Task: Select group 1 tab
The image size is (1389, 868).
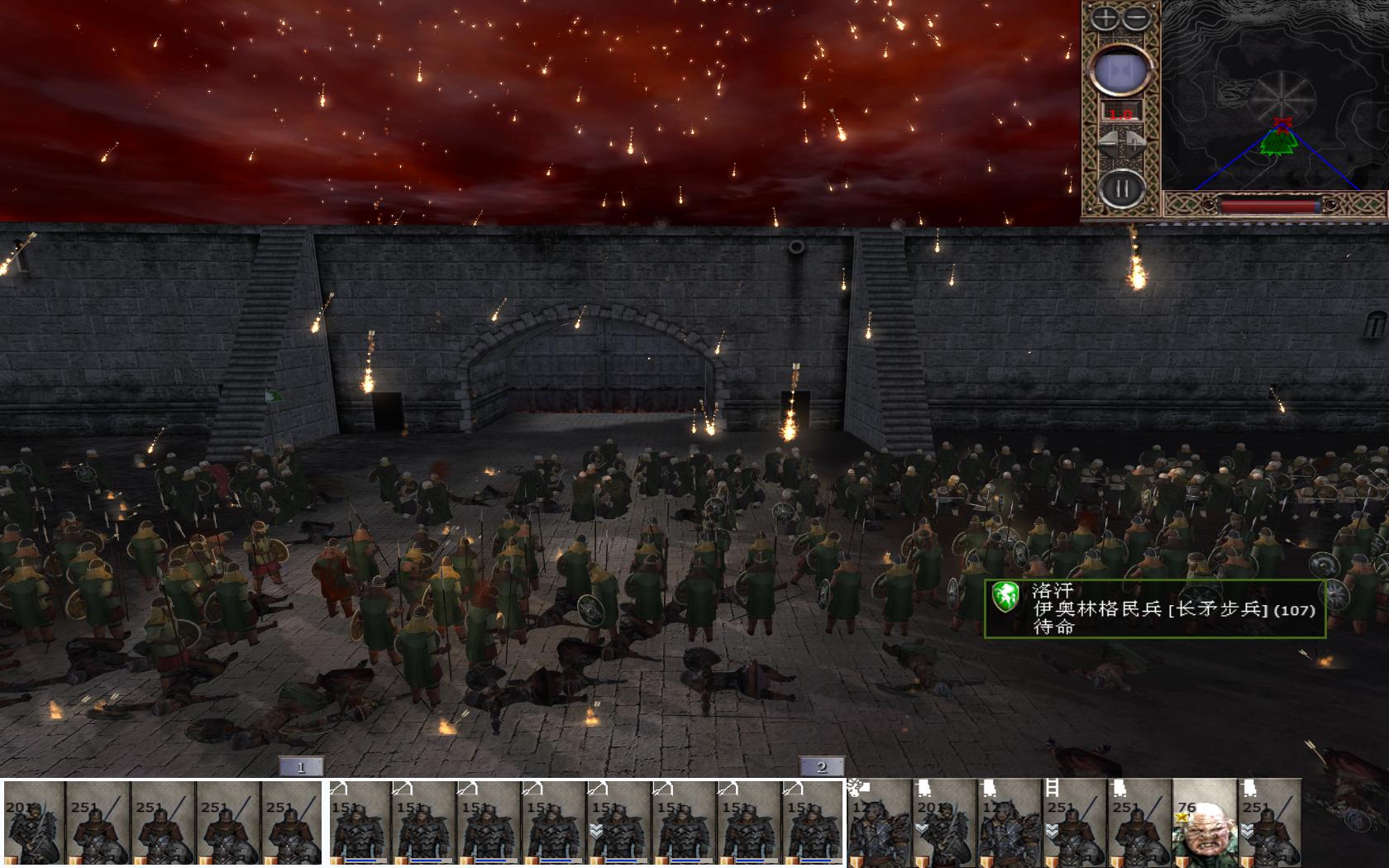Action: point(301,766)
